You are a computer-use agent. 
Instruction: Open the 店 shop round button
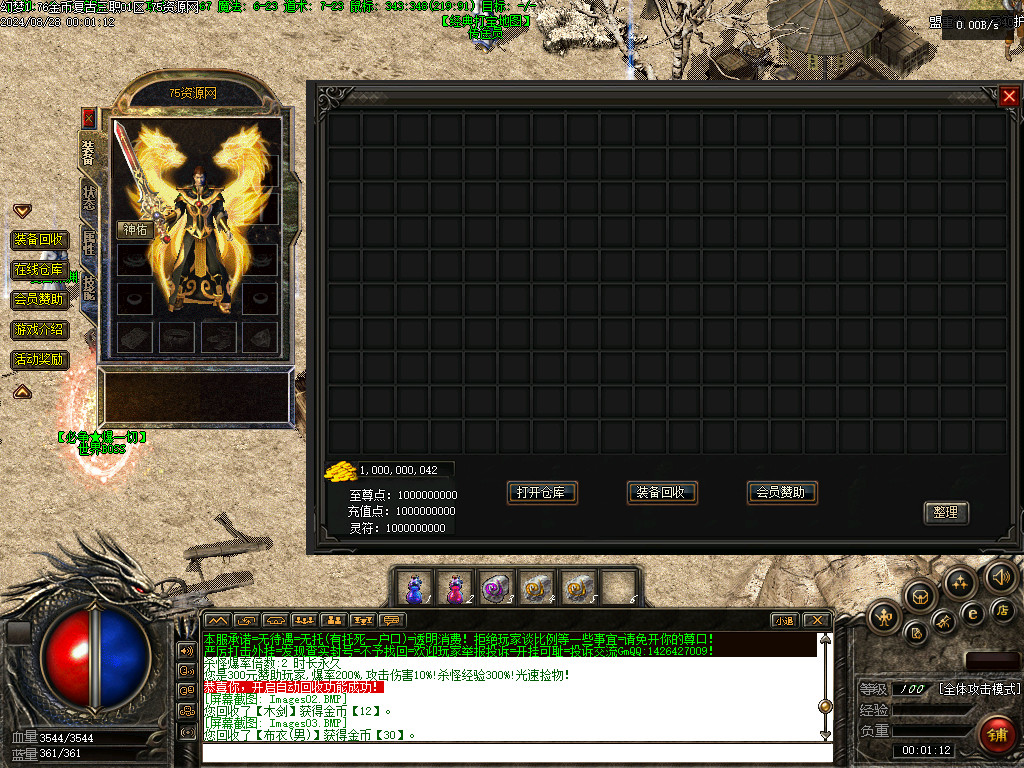click(x=1004, y=609)
